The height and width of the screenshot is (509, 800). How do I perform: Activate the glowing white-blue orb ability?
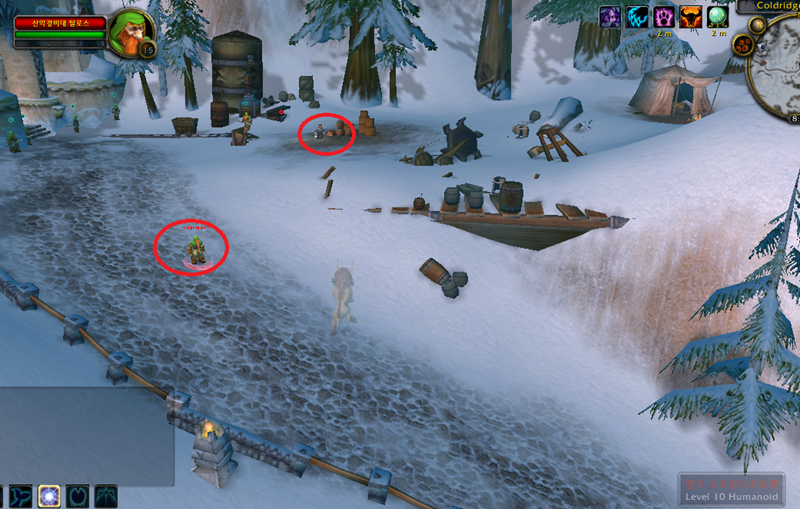(x=49, y=496)
